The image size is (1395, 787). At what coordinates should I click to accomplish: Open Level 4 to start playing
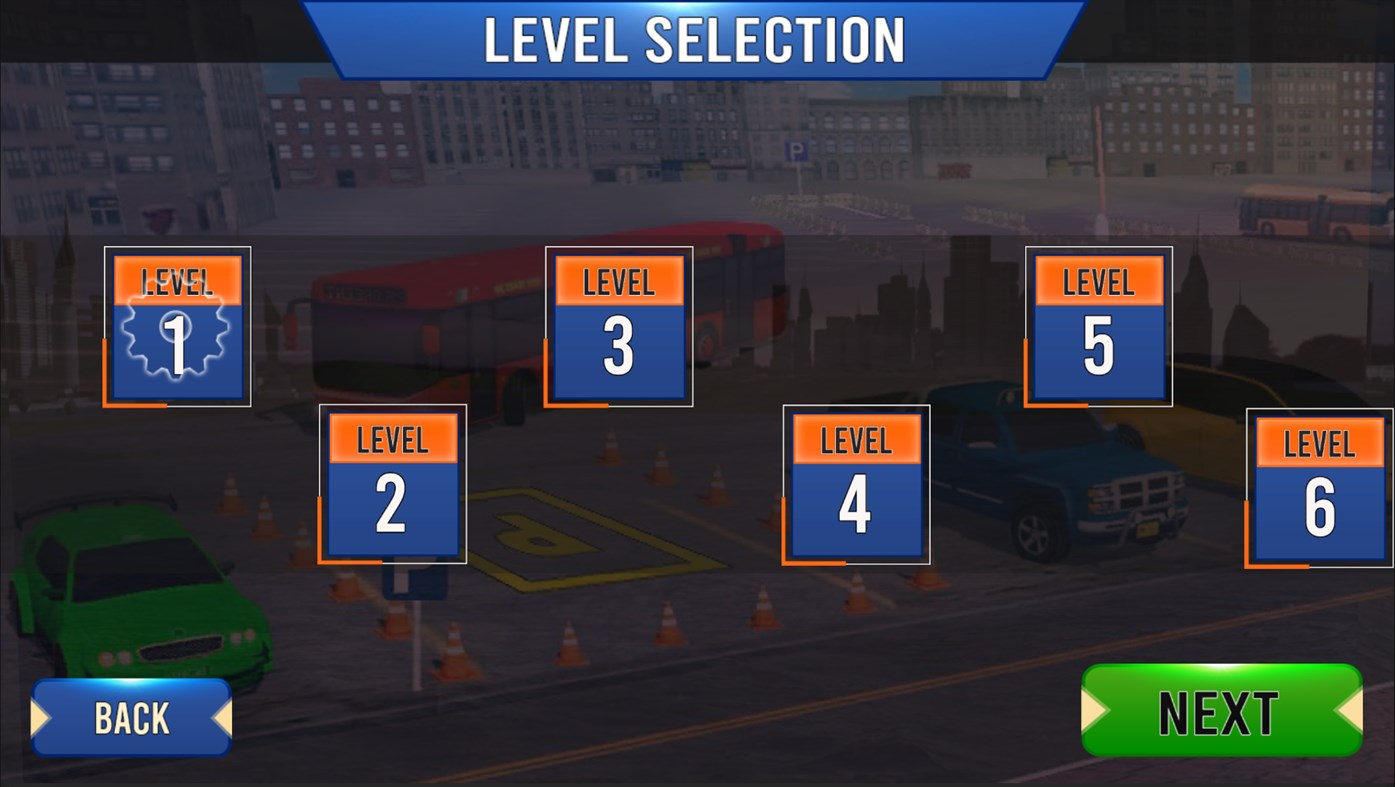click(x=855, y=483)
